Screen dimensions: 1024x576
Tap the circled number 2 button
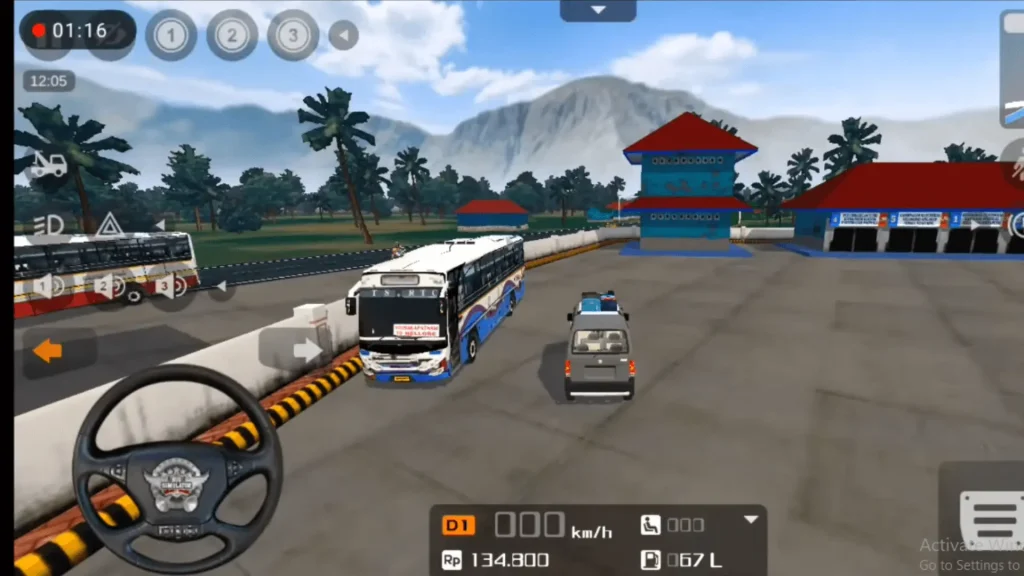pyautogui.click(x=232, y=36)
